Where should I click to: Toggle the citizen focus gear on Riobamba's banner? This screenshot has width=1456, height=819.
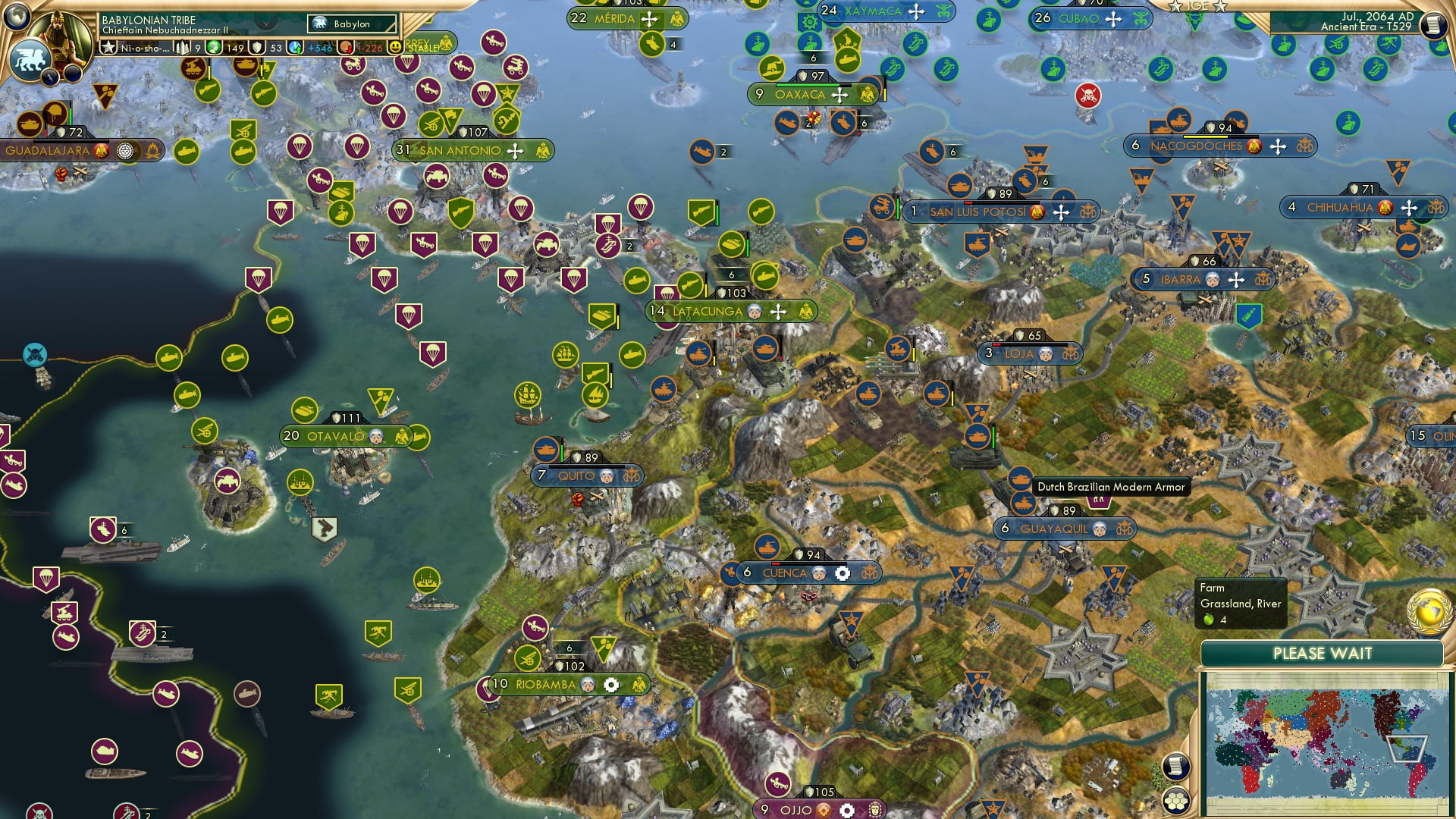click(611, 685)
